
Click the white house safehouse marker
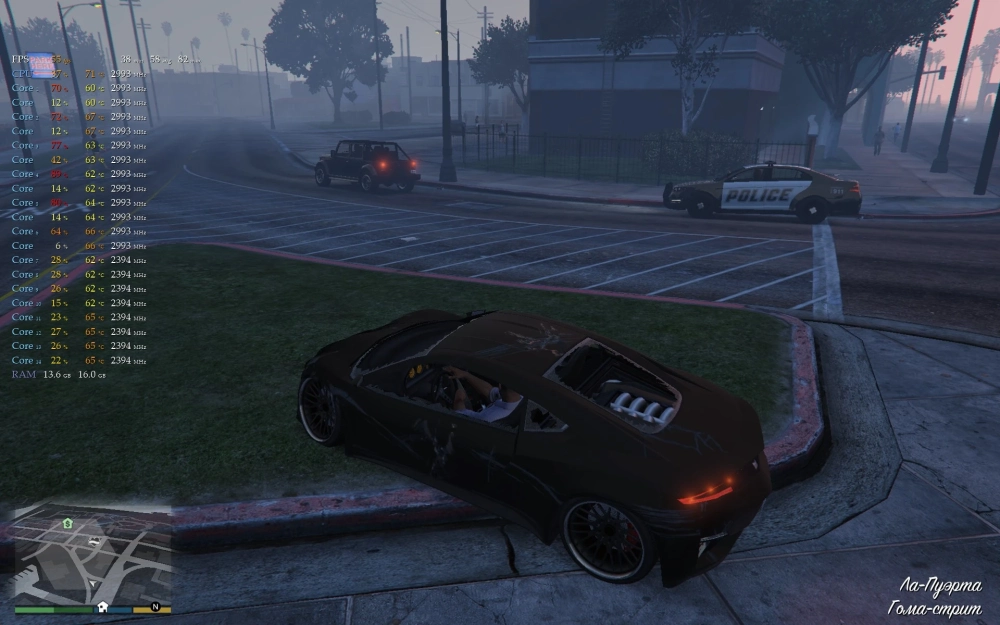point(102,607)
